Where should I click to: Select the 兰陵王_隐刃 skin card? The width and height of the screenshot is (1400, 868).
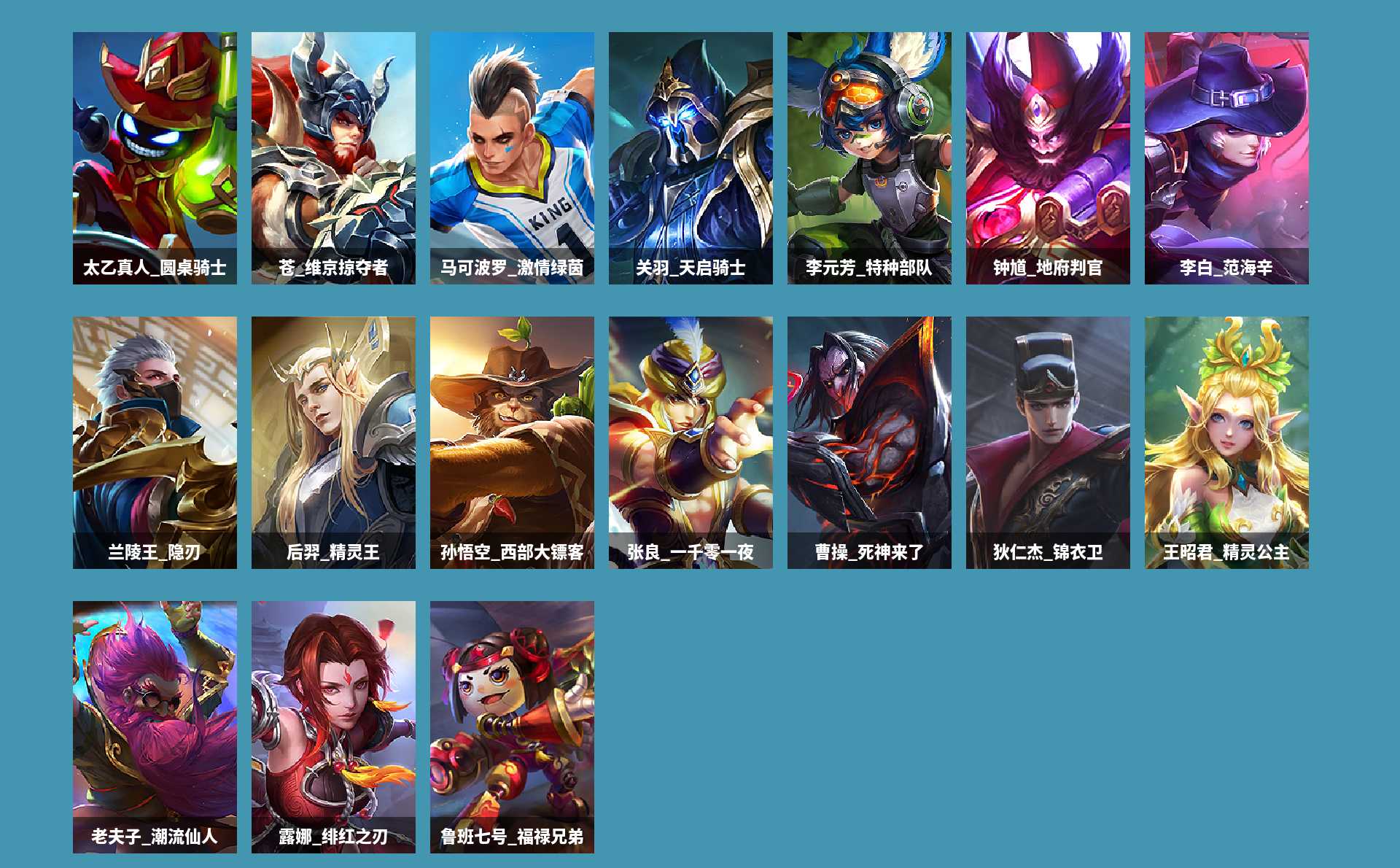155,442
